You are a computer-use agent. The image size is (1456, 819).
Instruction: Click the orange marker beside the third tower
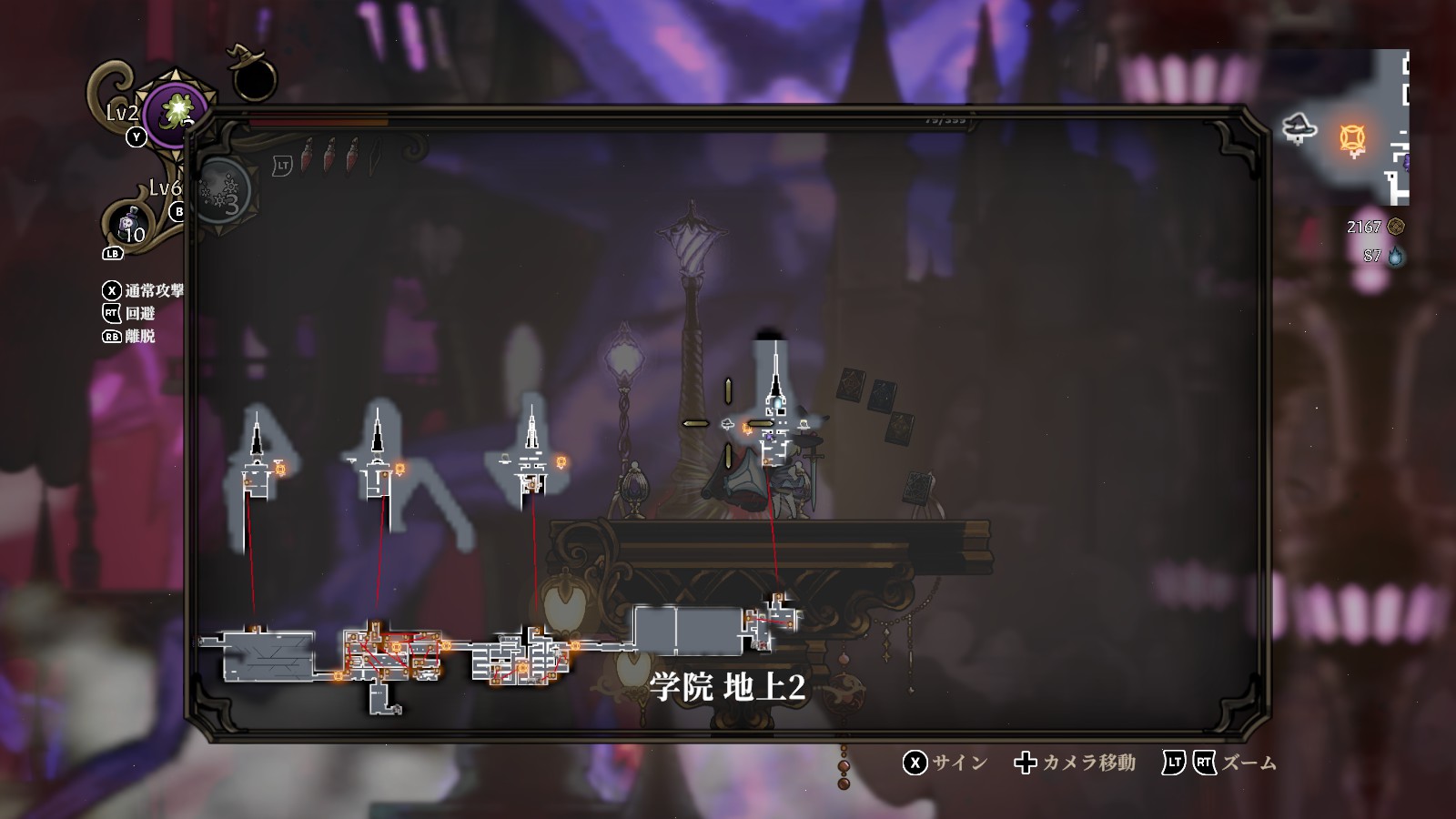click(x=561, y=462)
